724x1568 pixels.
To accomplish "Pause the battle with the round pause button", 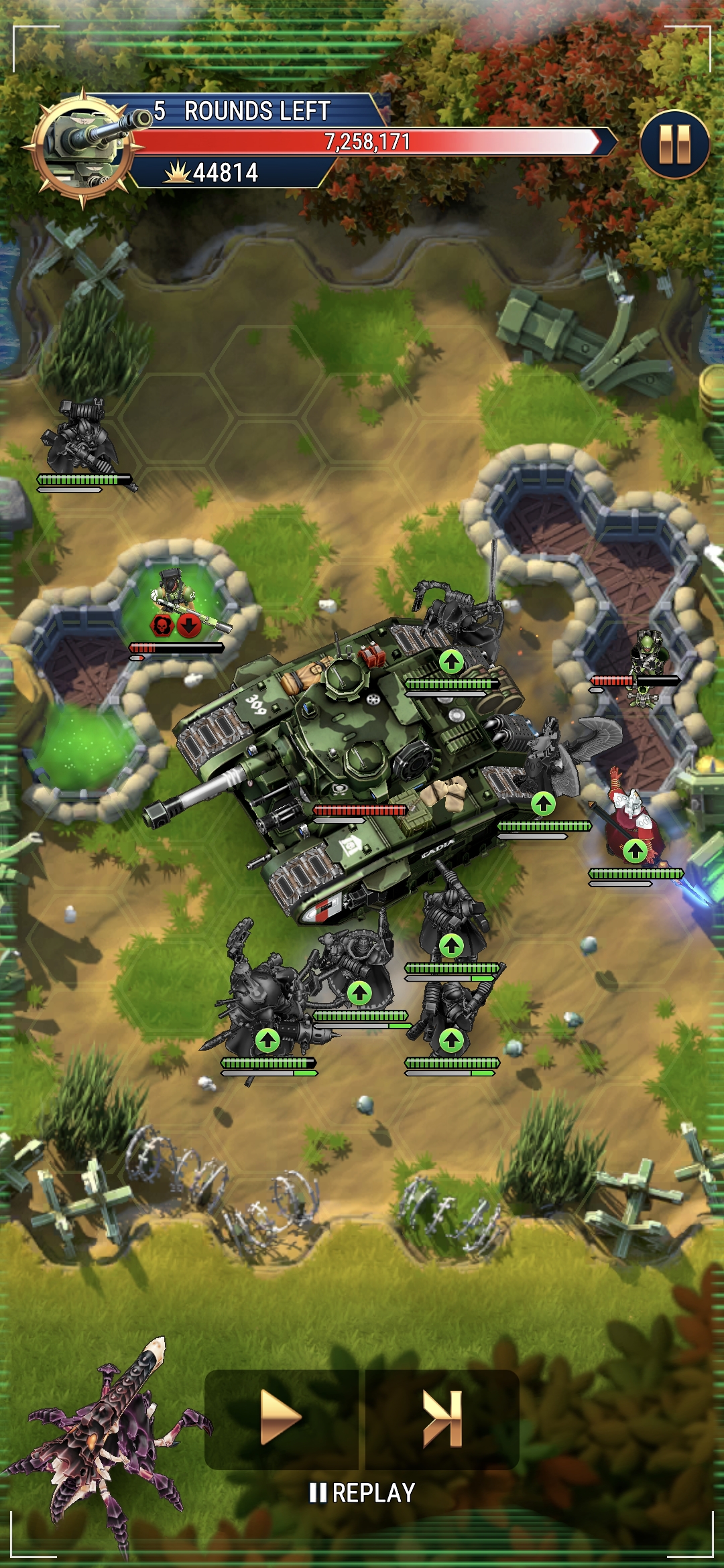I will [x=674, y=144].
